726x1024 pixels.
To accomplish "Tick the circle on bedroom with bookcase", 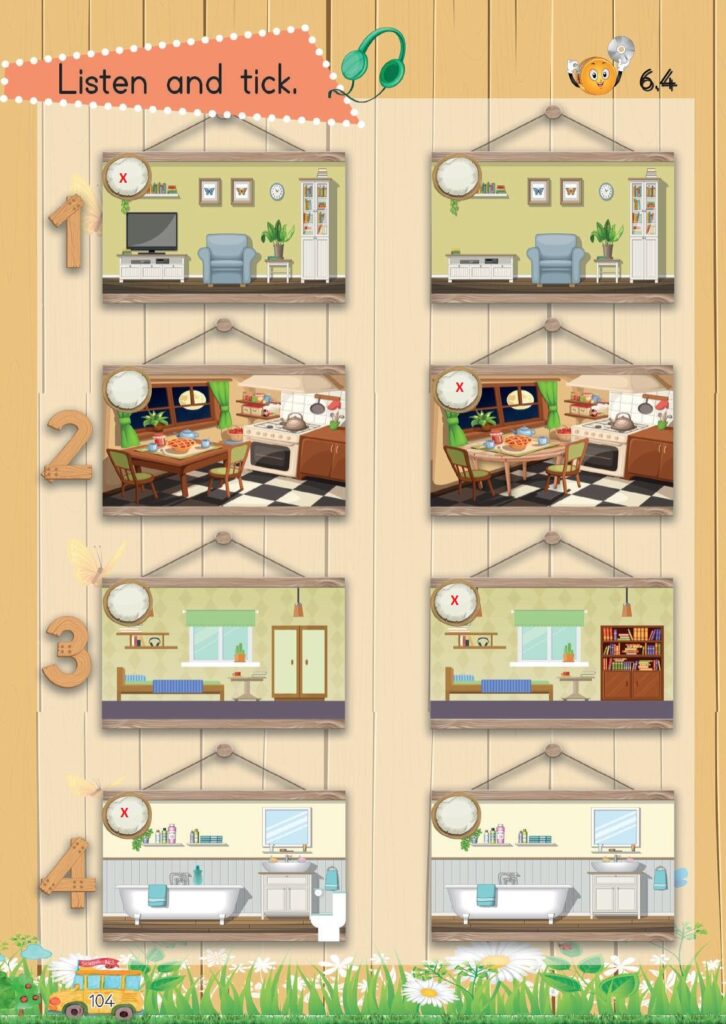I will [456, 602].
